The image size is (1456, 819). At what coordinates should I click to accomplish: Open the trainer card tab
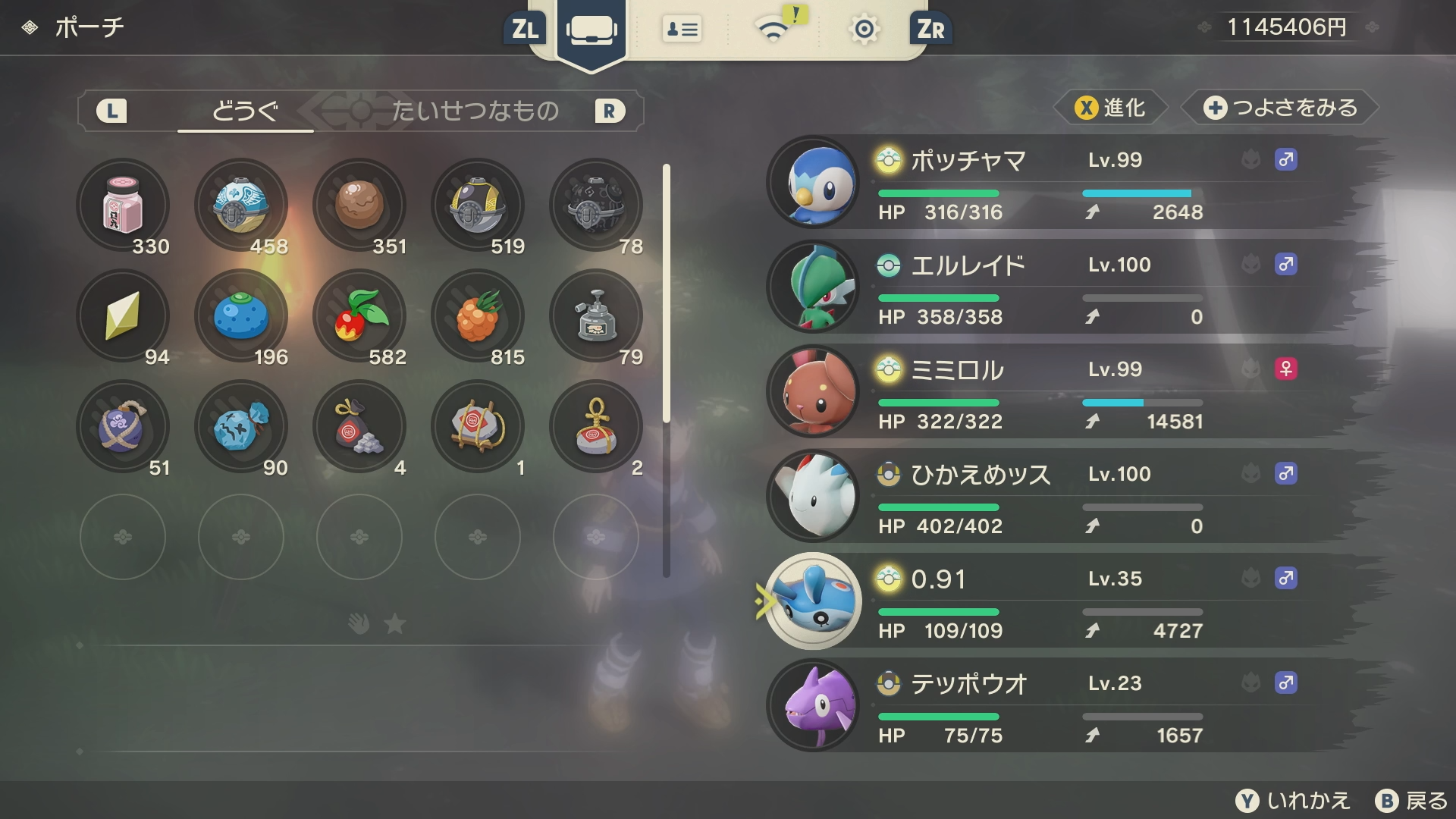tap(682, 30)
